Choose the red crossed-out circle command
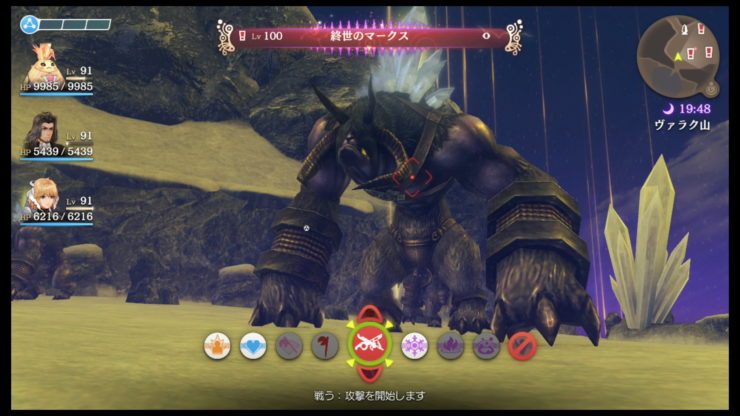Screen dimensions: 740x416 click(x=522, y=346)
